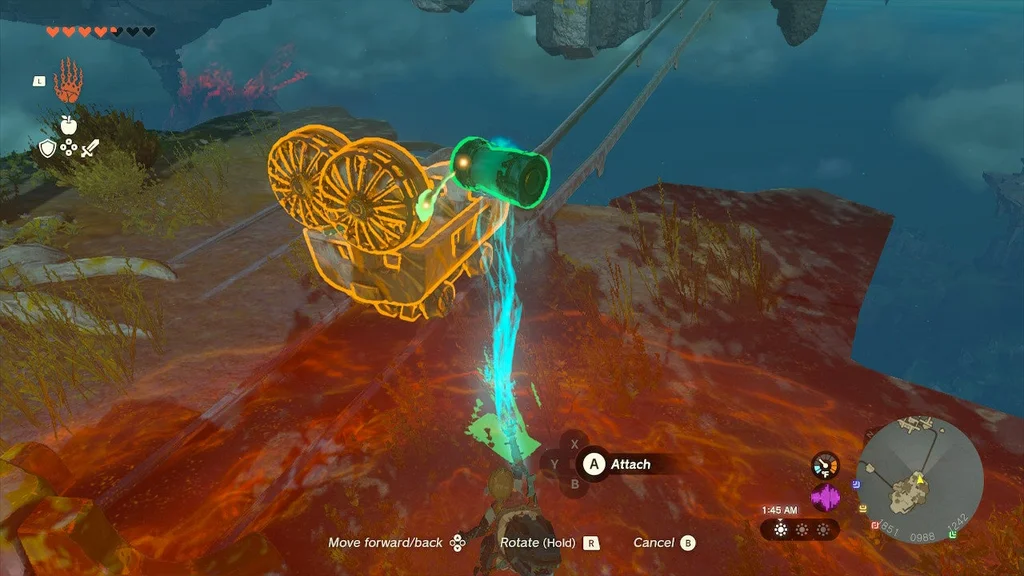This screenshot has height=576, width=1024.
Task: Click the purple noise meter icon
Action: tap(825, 497)
